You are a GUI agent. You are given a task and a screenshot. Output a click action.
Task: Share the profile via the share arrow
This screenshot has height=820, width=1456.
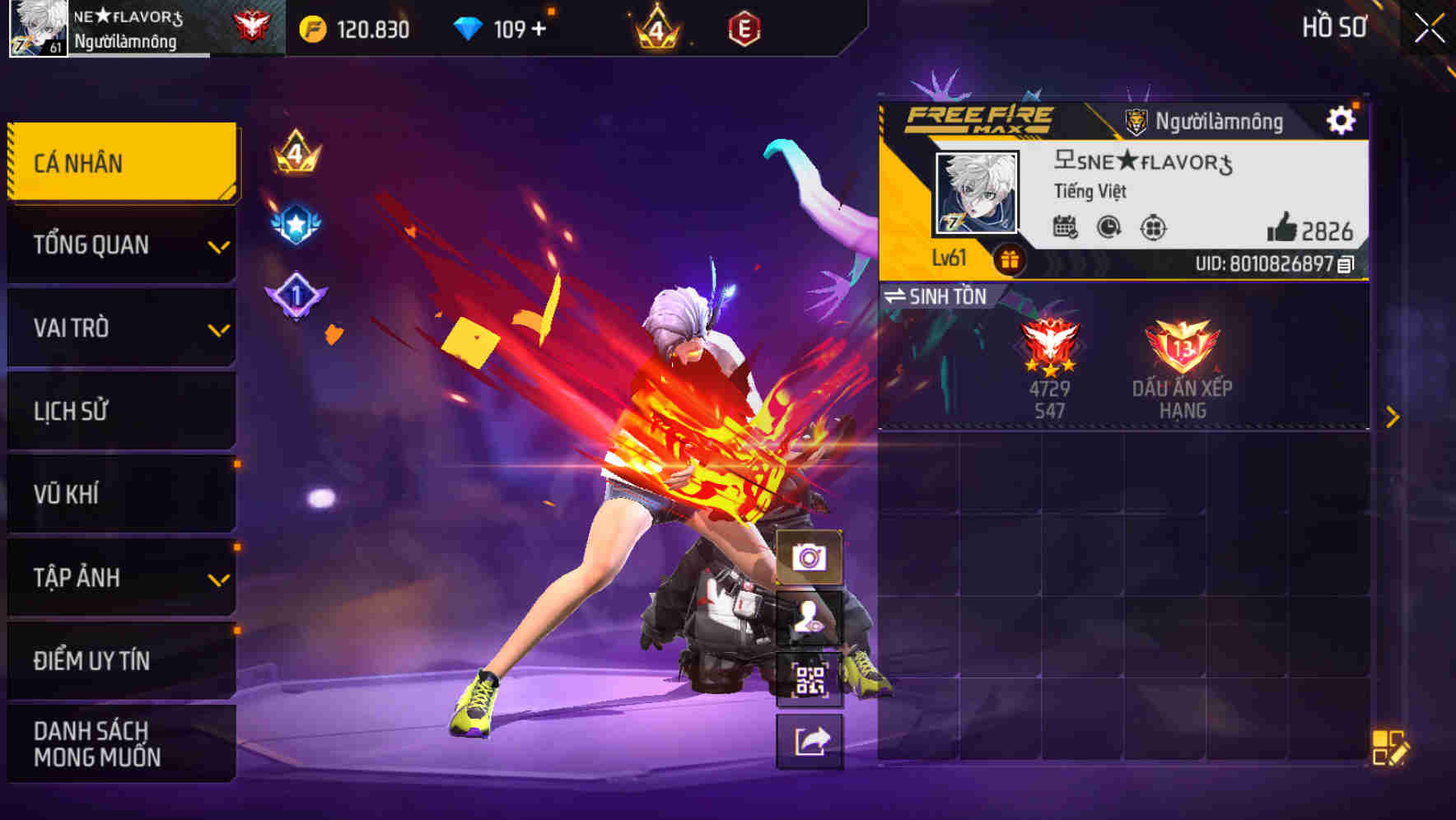pyautogui.click(x=810, y=741)
